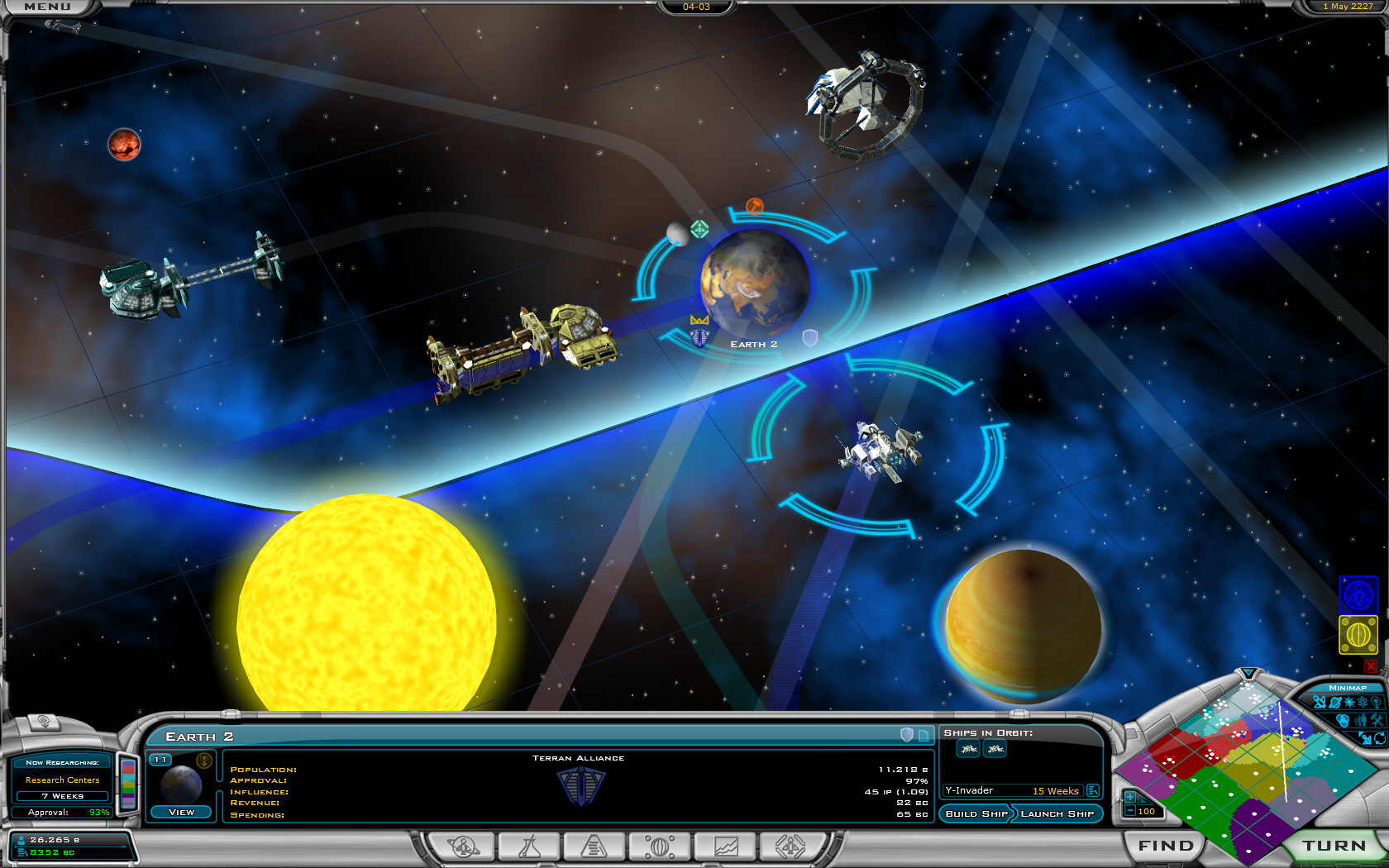Open the pyramid document toolbar icon
1389x868 pixels.
(x=594, y=847)
